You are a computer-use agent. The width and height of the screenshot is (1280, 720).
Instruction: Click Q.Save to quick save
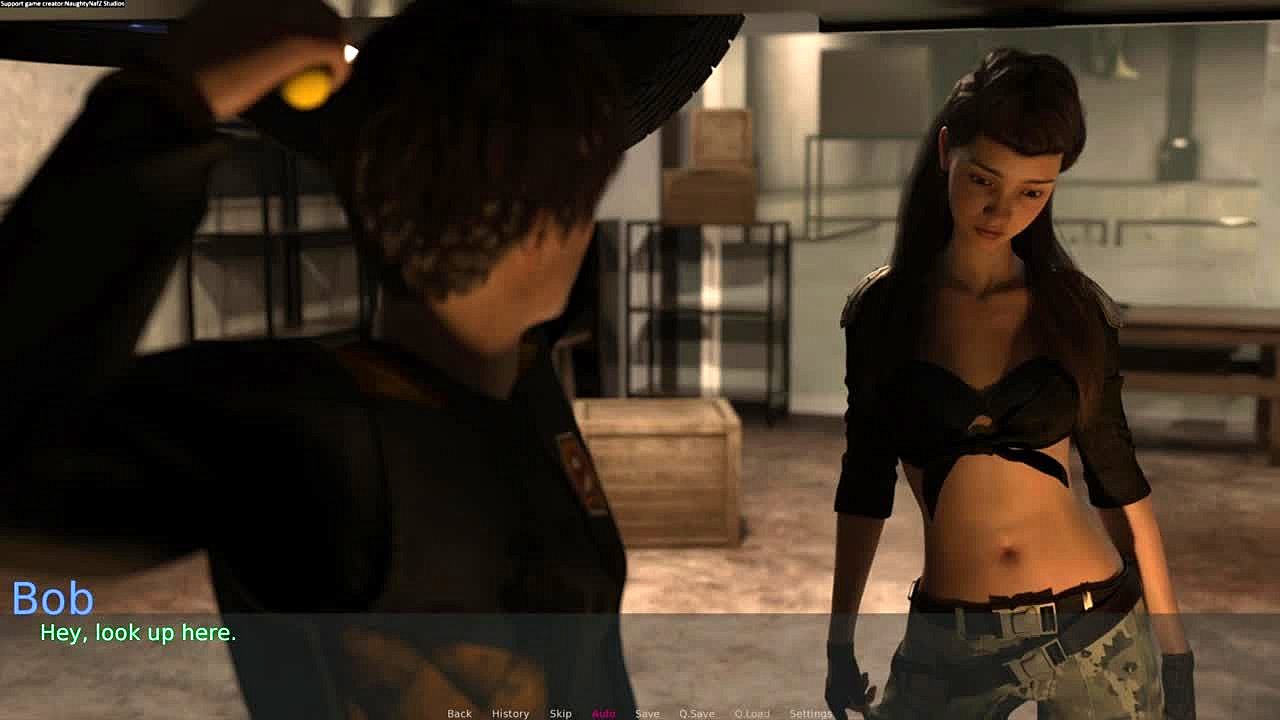696,713
